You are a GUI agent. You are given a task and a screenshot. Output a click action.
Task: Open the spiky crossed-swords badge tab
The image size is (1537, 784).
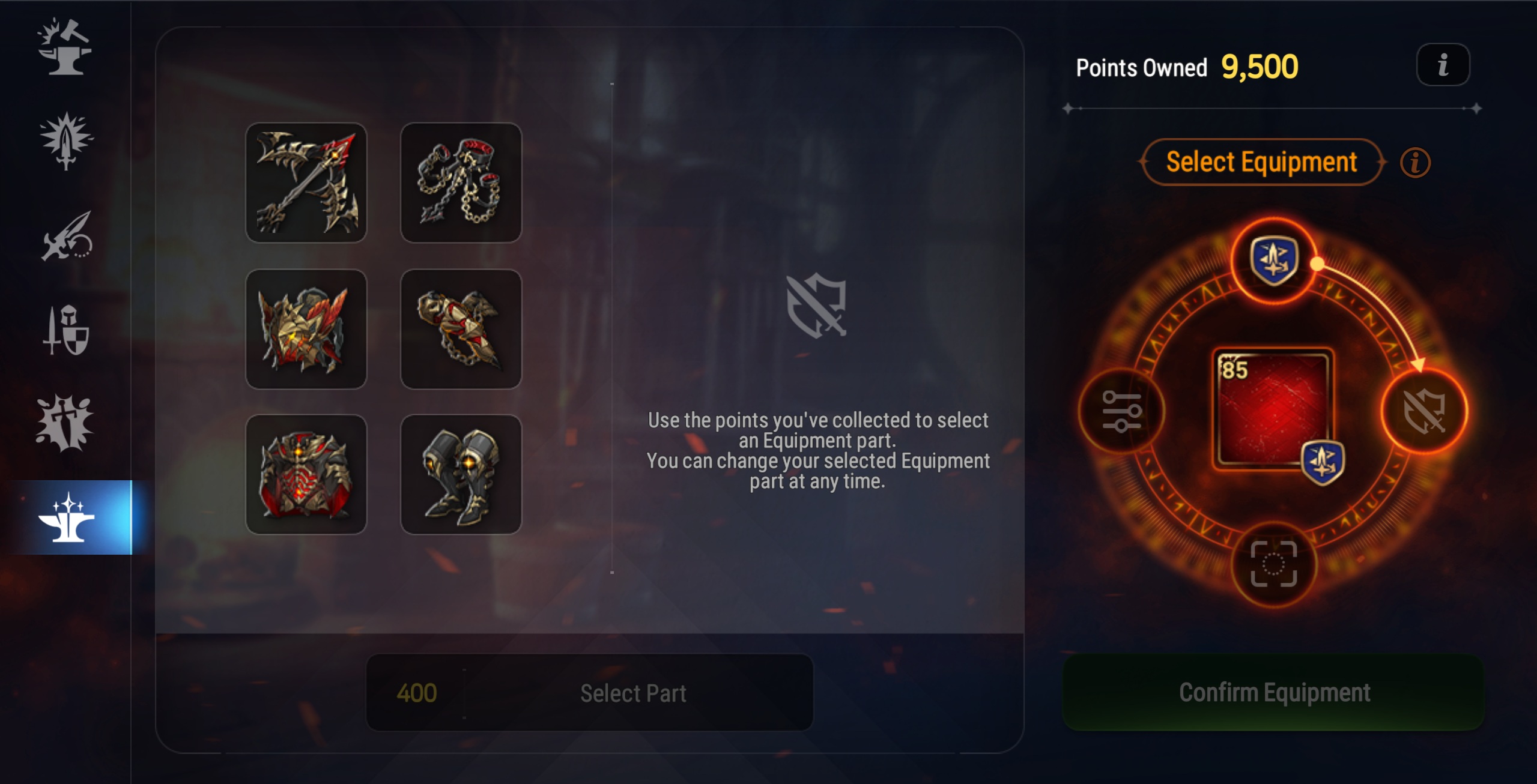click(65, 423)
